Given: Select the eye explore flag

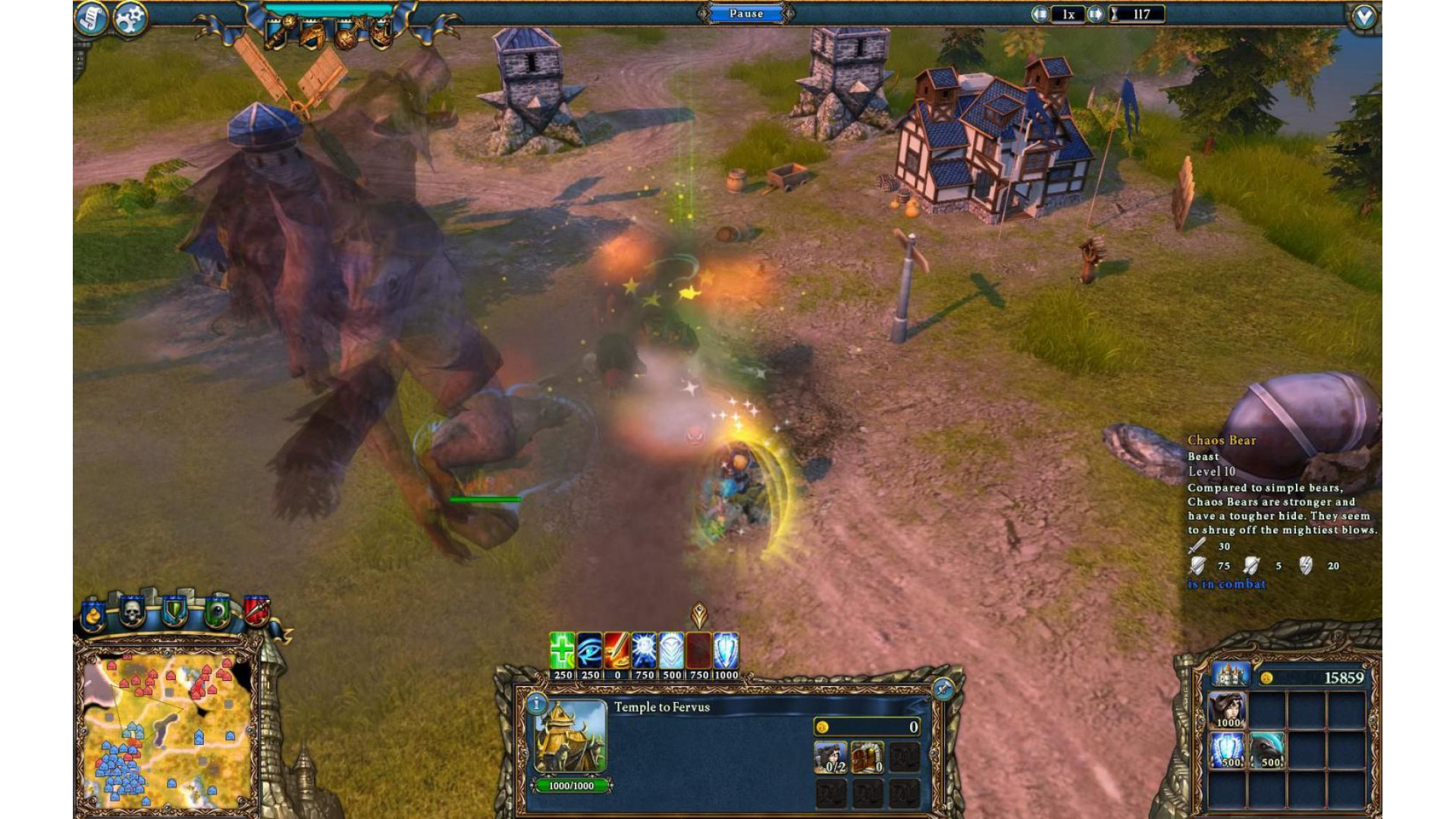Looking at the screenshot, I should click(x=218, y=611).
